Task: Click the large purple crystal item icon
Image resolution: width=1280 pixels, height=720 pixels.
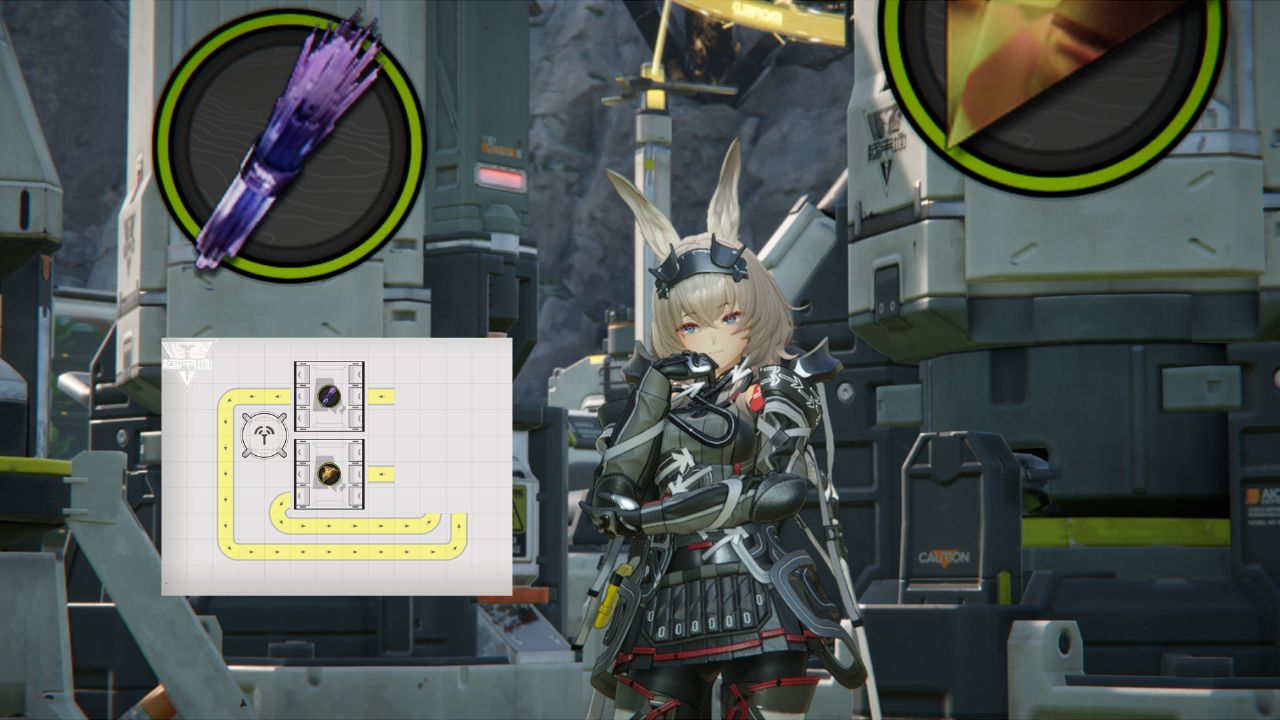Action: [x=289, y=145]
